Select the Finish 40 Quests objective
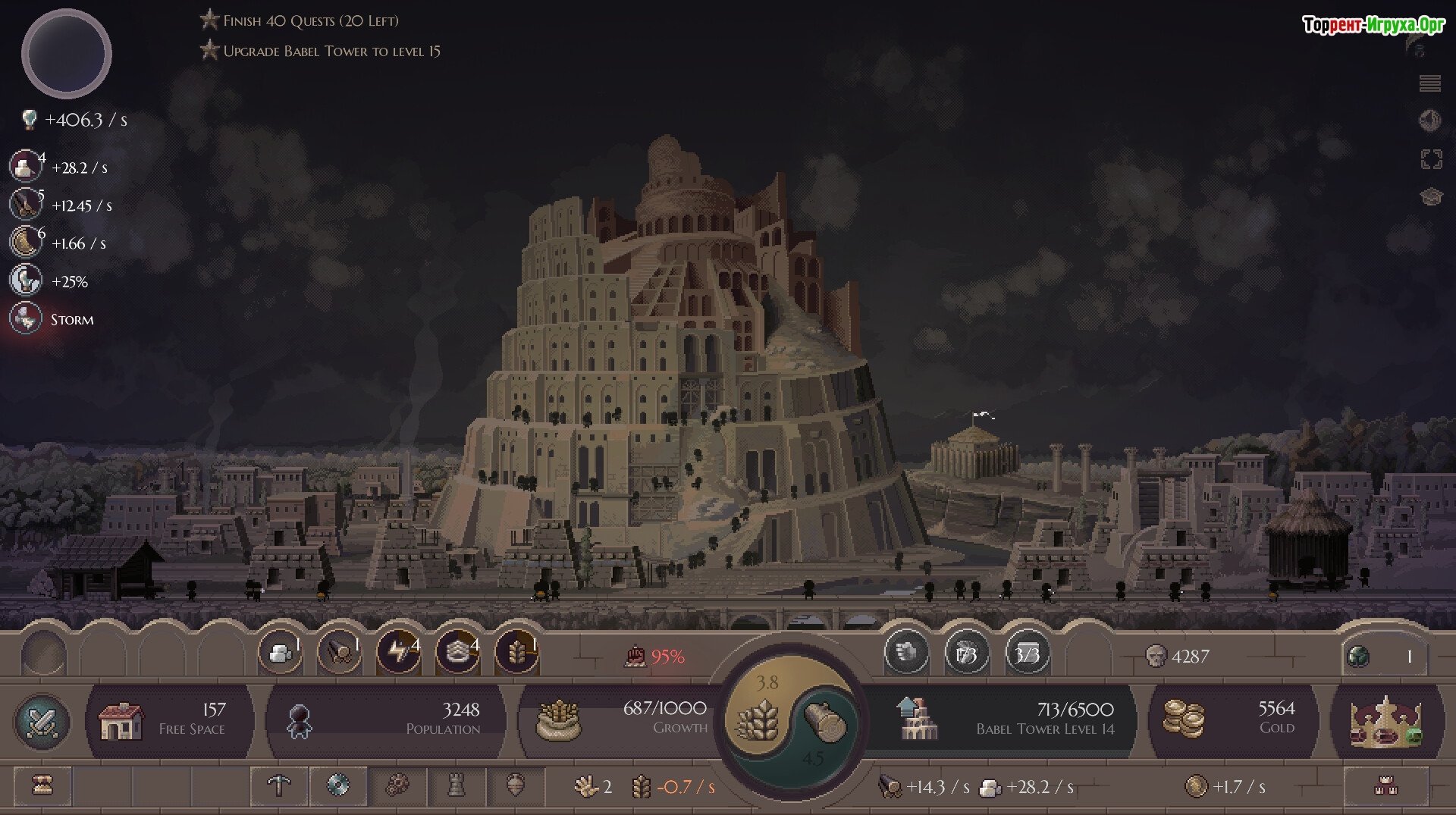Screen dimensions: 1456x815 click(309, 21)
